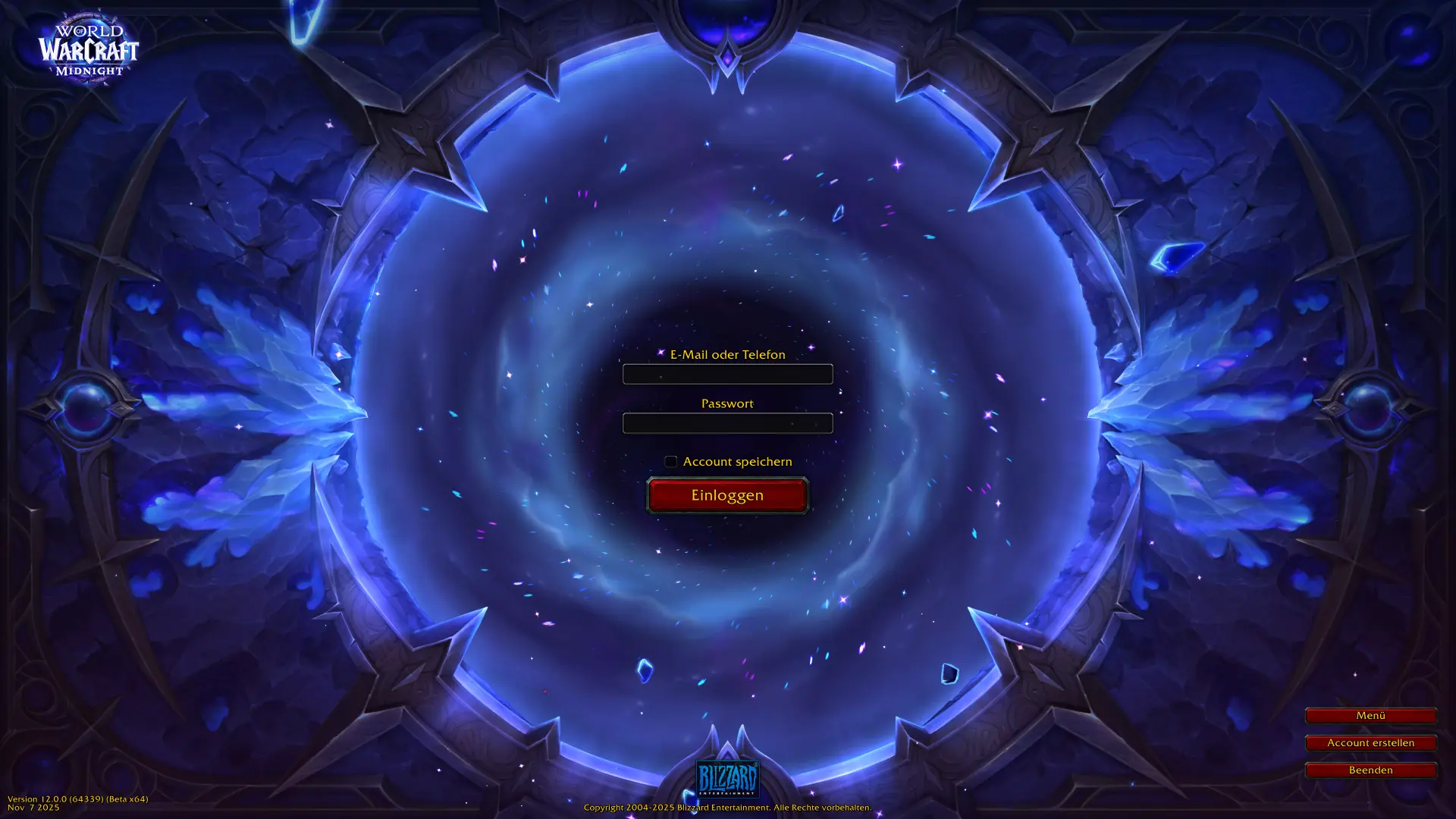Select 'Account erstellen' to create an account
This screenshot has width=1456, height=819.
pos(1370,743)
